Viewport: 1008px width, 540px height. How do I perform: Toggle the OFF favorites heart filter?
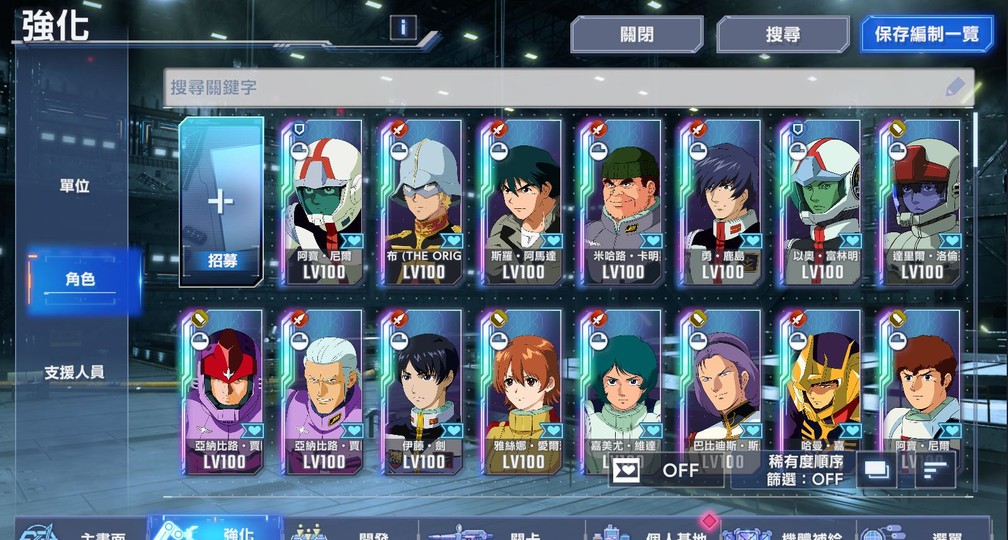(665, 469)
